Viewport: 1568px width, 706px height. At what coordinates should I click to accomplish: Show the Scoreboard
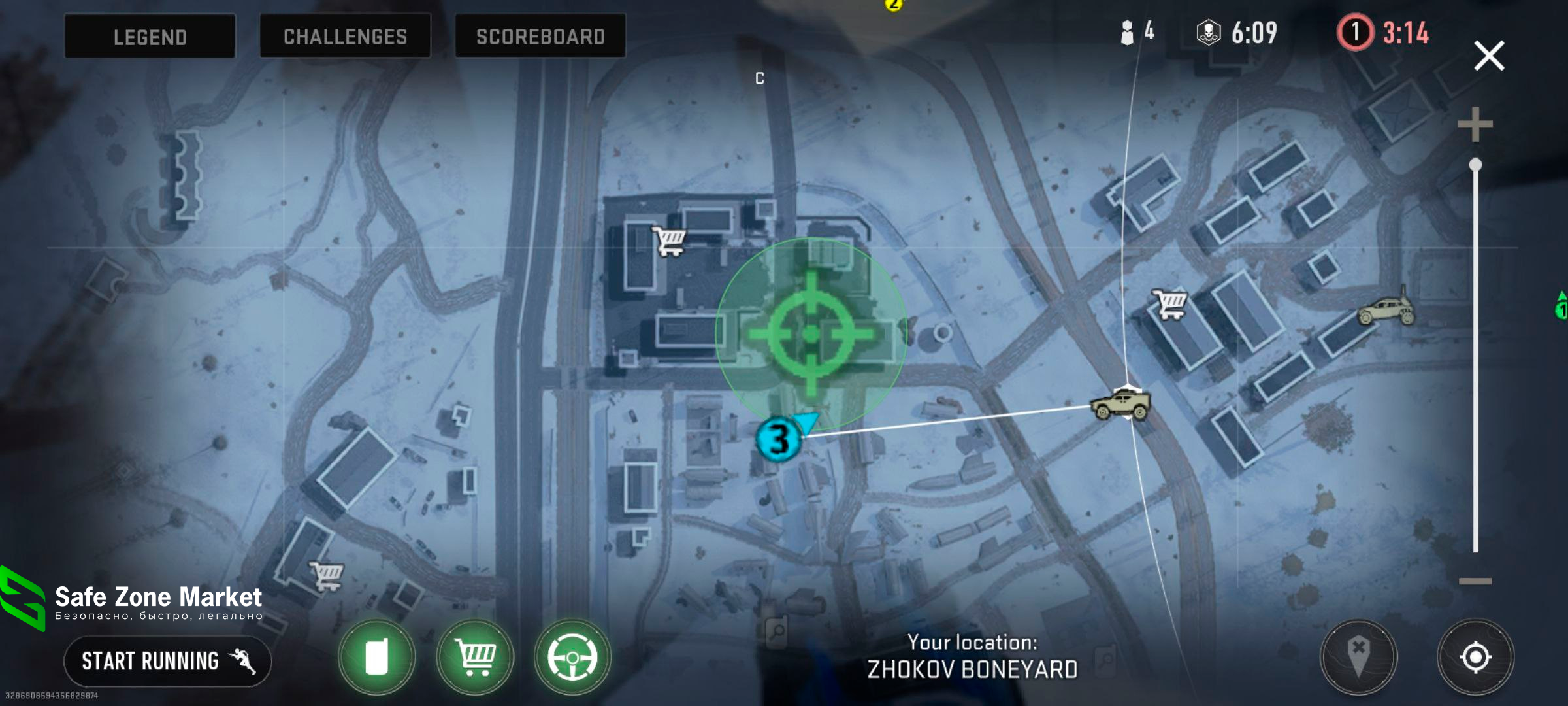(x=540, y=37)
